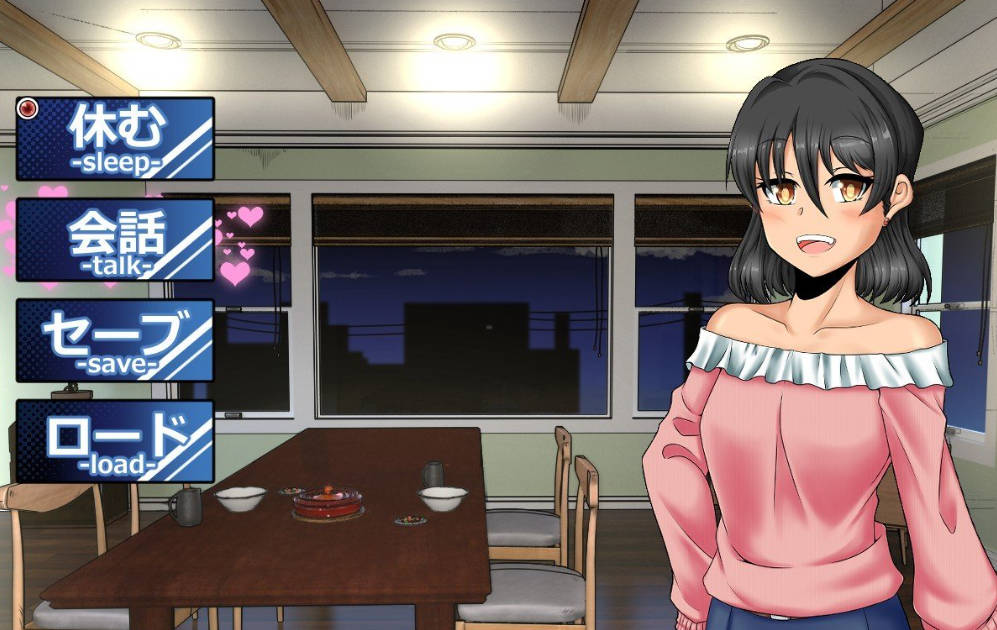Screen dimensions: 997x630
Task: Select the 休む sleep menu button
Action: pyautogui.click(x=115, y=138)
